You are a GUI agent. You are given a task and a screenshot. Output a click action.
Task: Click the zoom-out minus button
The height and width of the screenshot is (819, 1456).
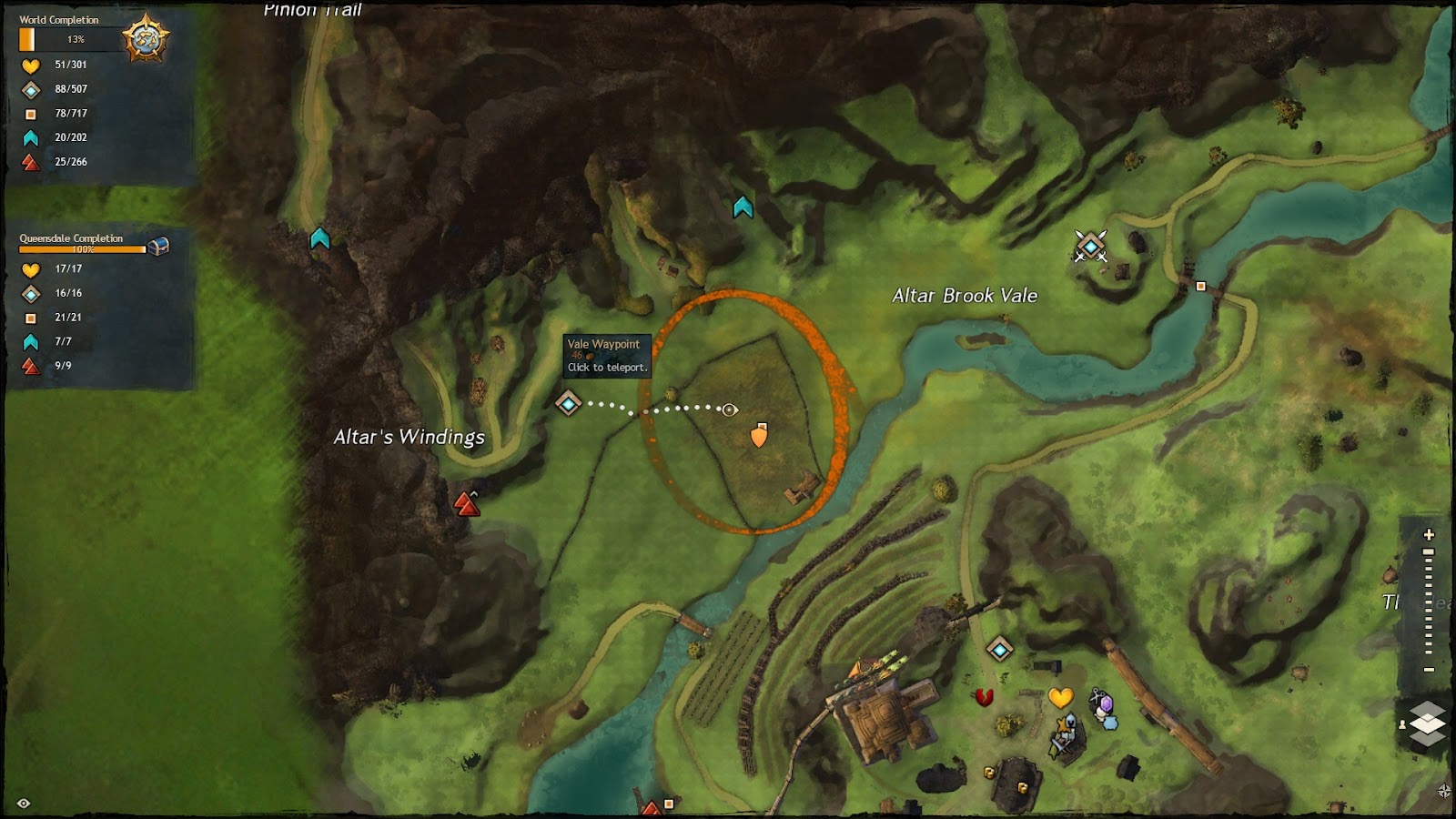point(1427,668)
